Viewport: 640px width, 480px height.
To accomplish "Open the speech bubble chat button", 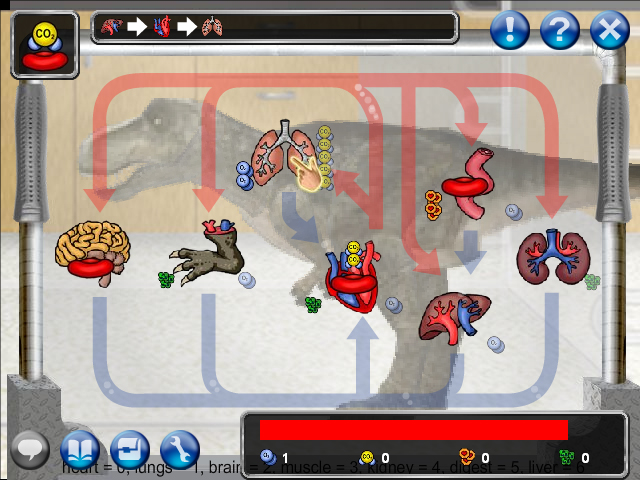I will [30, 449].
